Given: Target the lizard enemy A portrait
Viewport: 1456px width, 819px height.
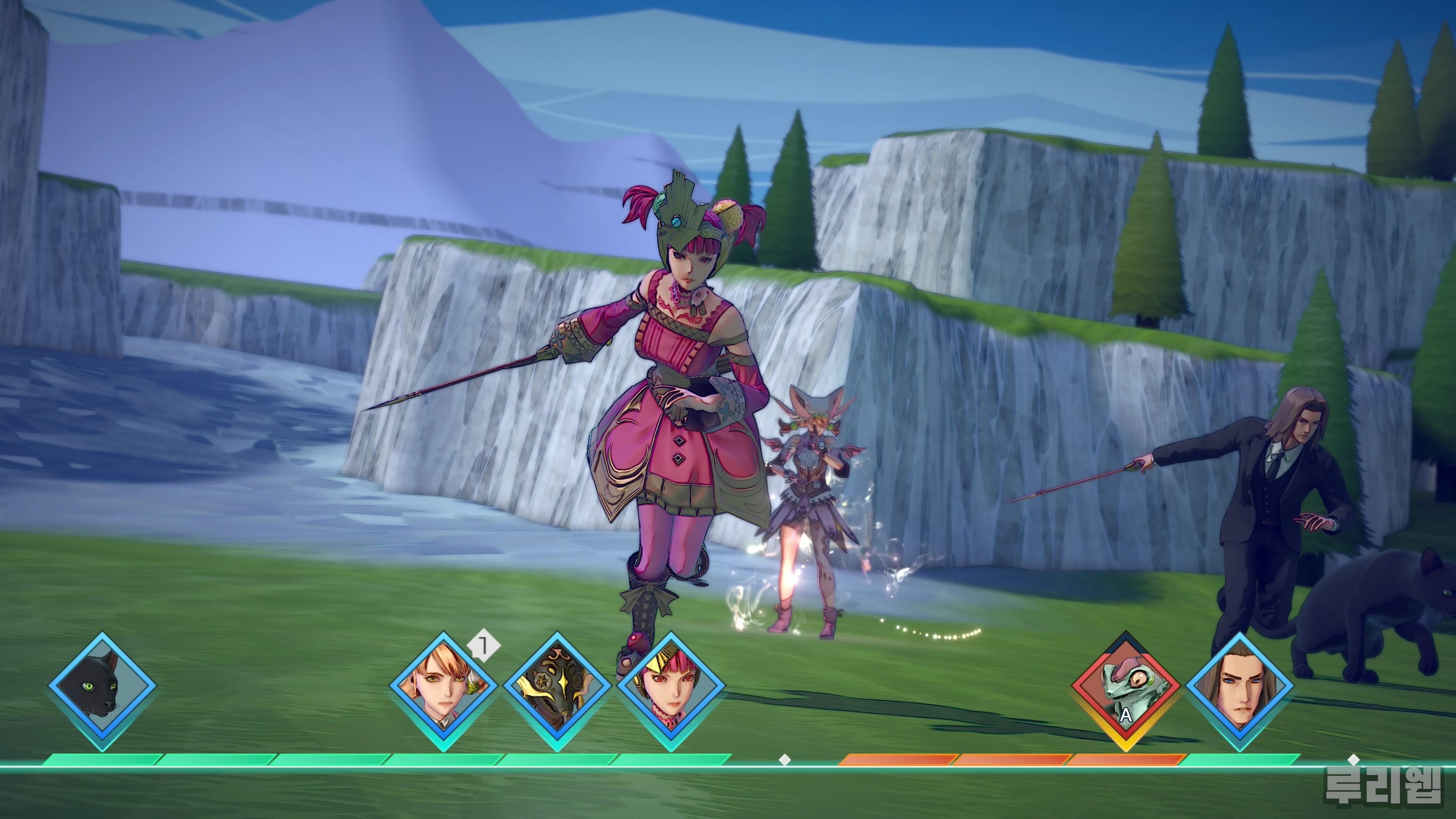Looking at the screenshot, I should [x=1126, y=690].
